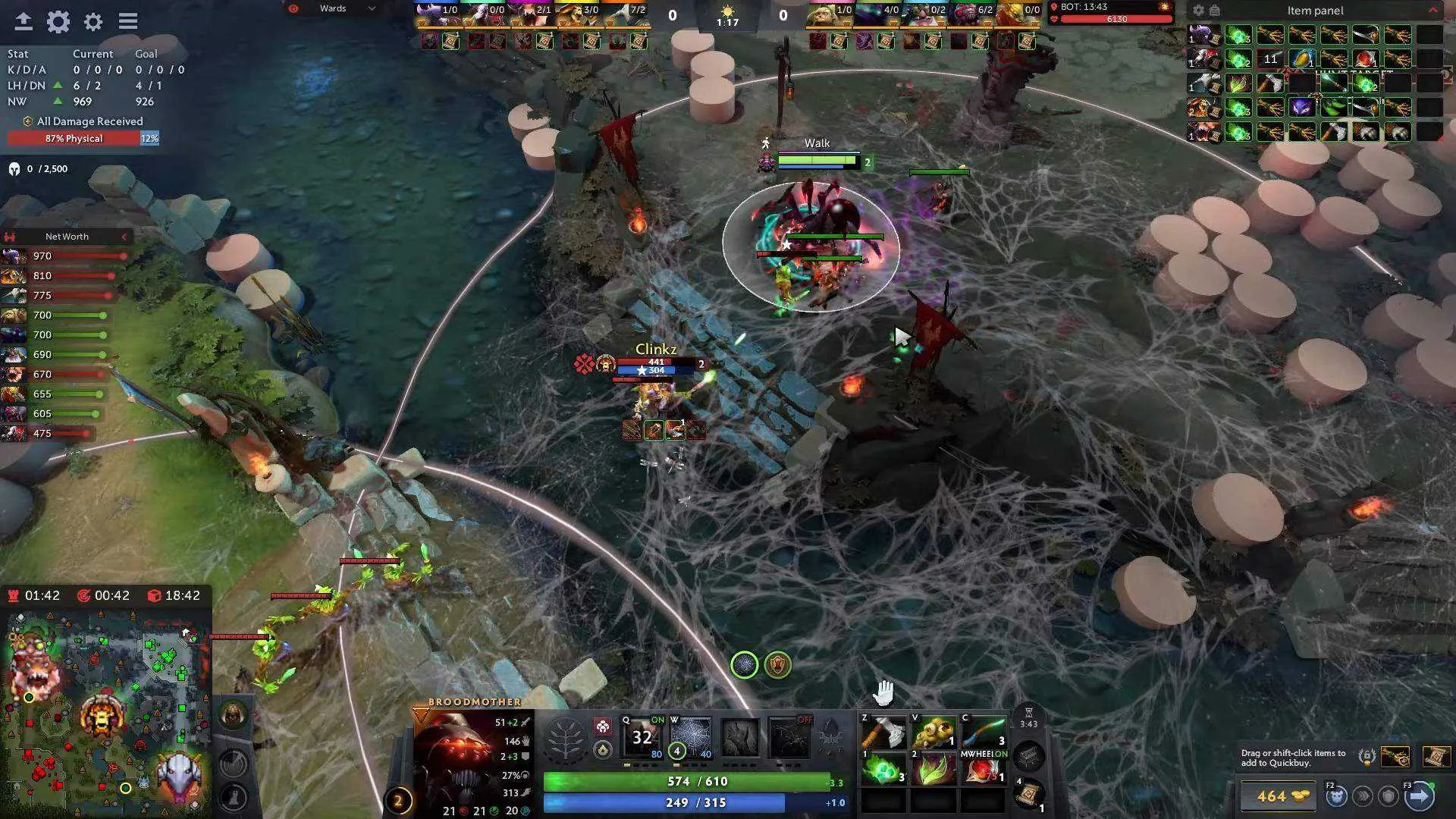Collapse the Net Worth panel
The width and height of the screenshot is (1456, 819).
[124, 237]
